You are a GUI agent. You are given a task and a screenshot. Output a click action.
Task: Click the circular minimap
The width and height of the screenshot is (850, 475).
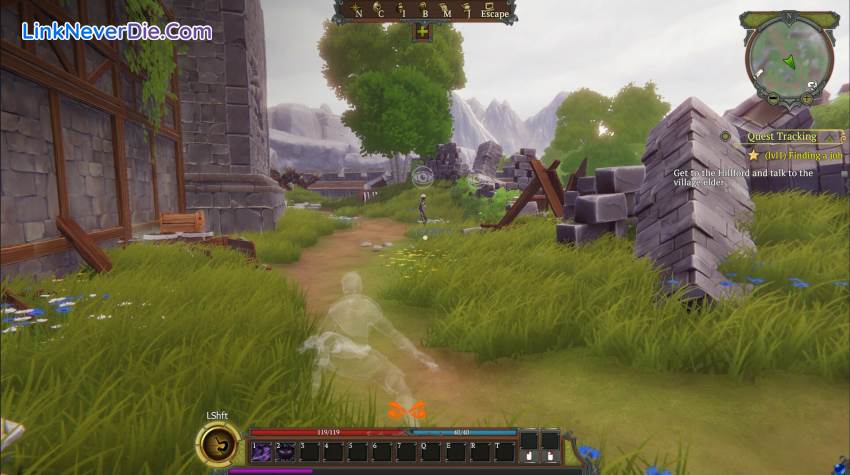pyautogui.click(x=788, y=58)
